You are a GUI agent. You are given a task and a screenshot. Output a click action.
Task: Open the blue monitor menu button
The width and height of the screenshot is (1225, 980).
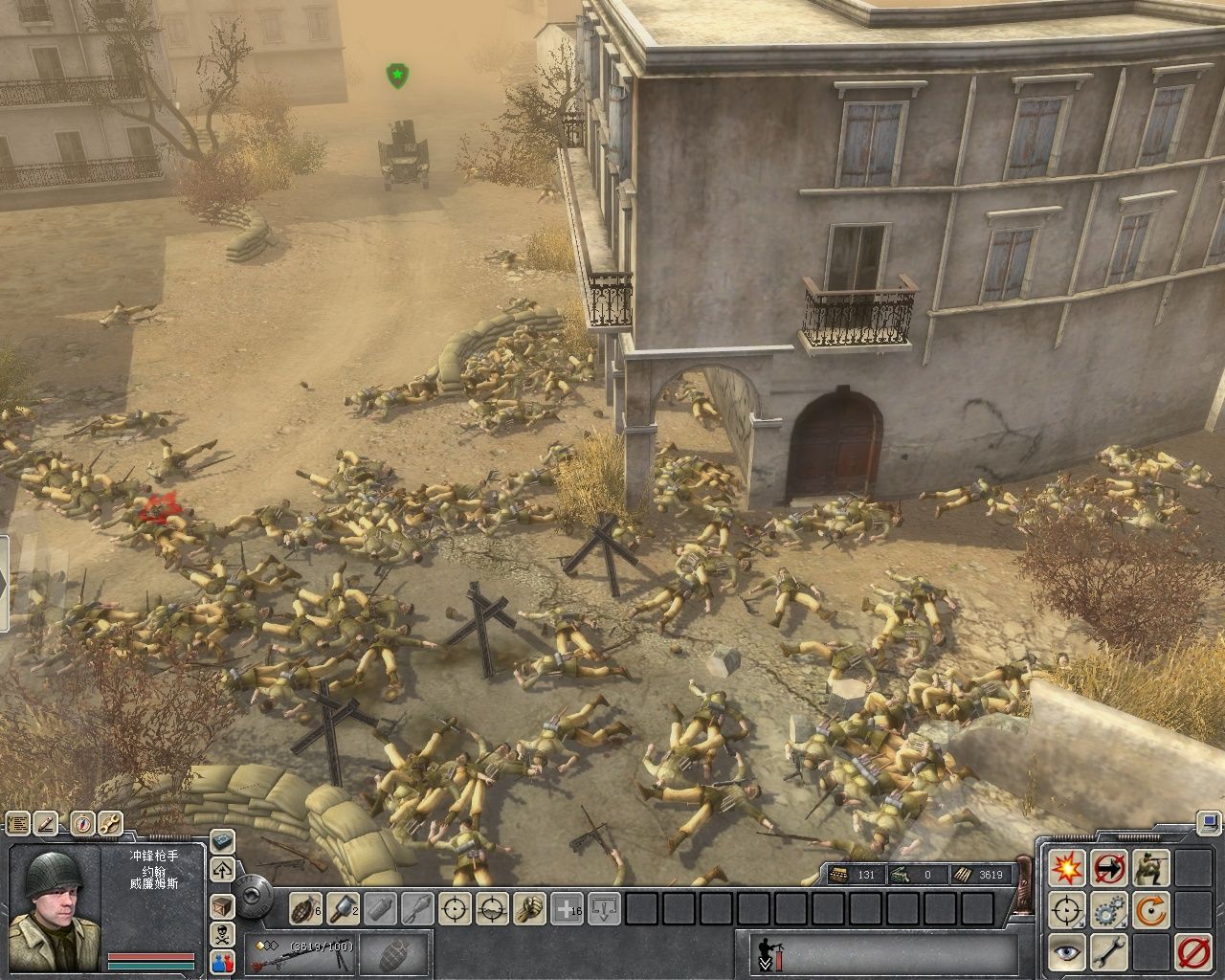coord(1210,821)
